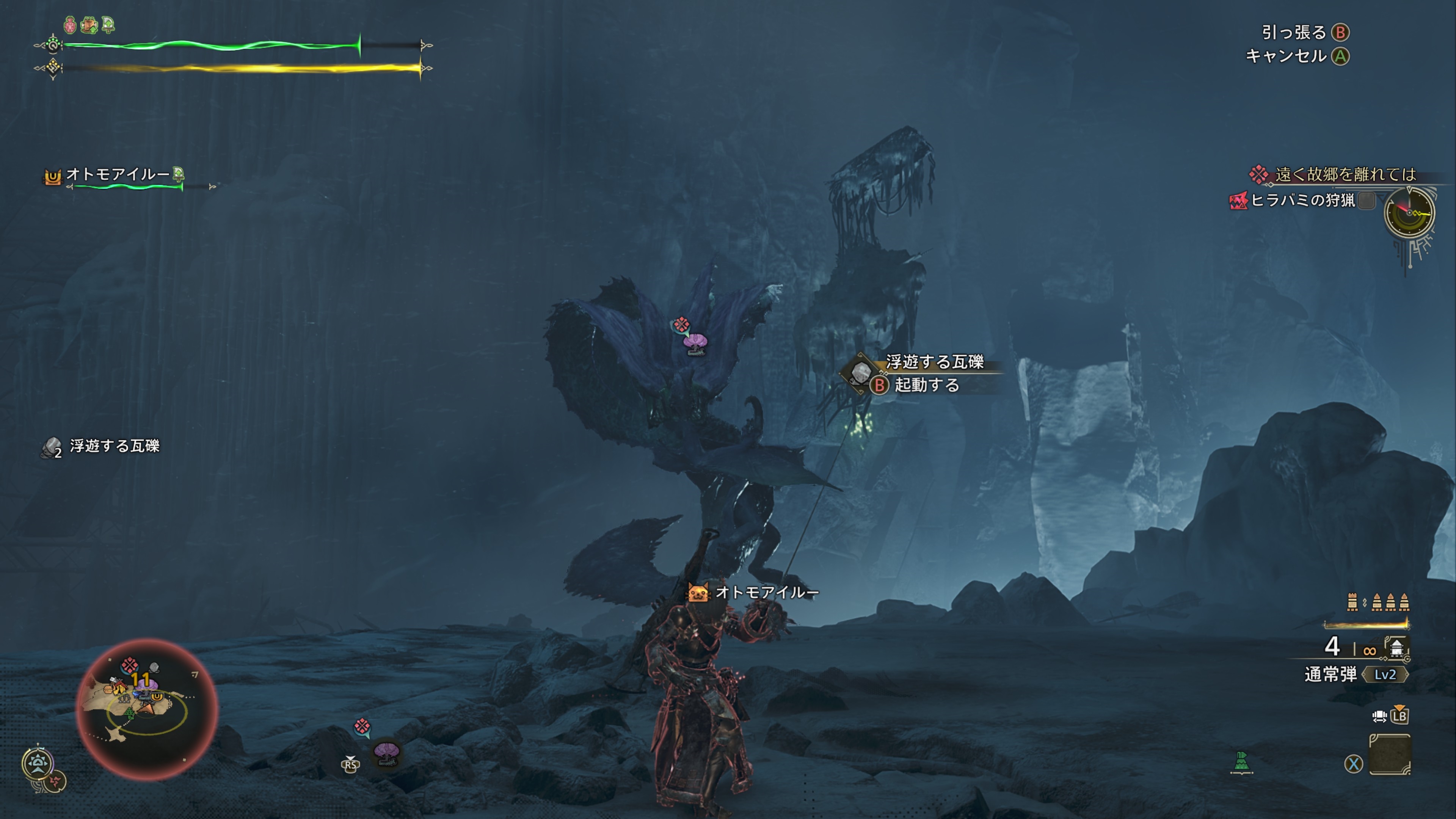Click the 浮遊する瓦礫 interaction object icon
Screen dimensions: 1456x819
(x=860, y=372)
